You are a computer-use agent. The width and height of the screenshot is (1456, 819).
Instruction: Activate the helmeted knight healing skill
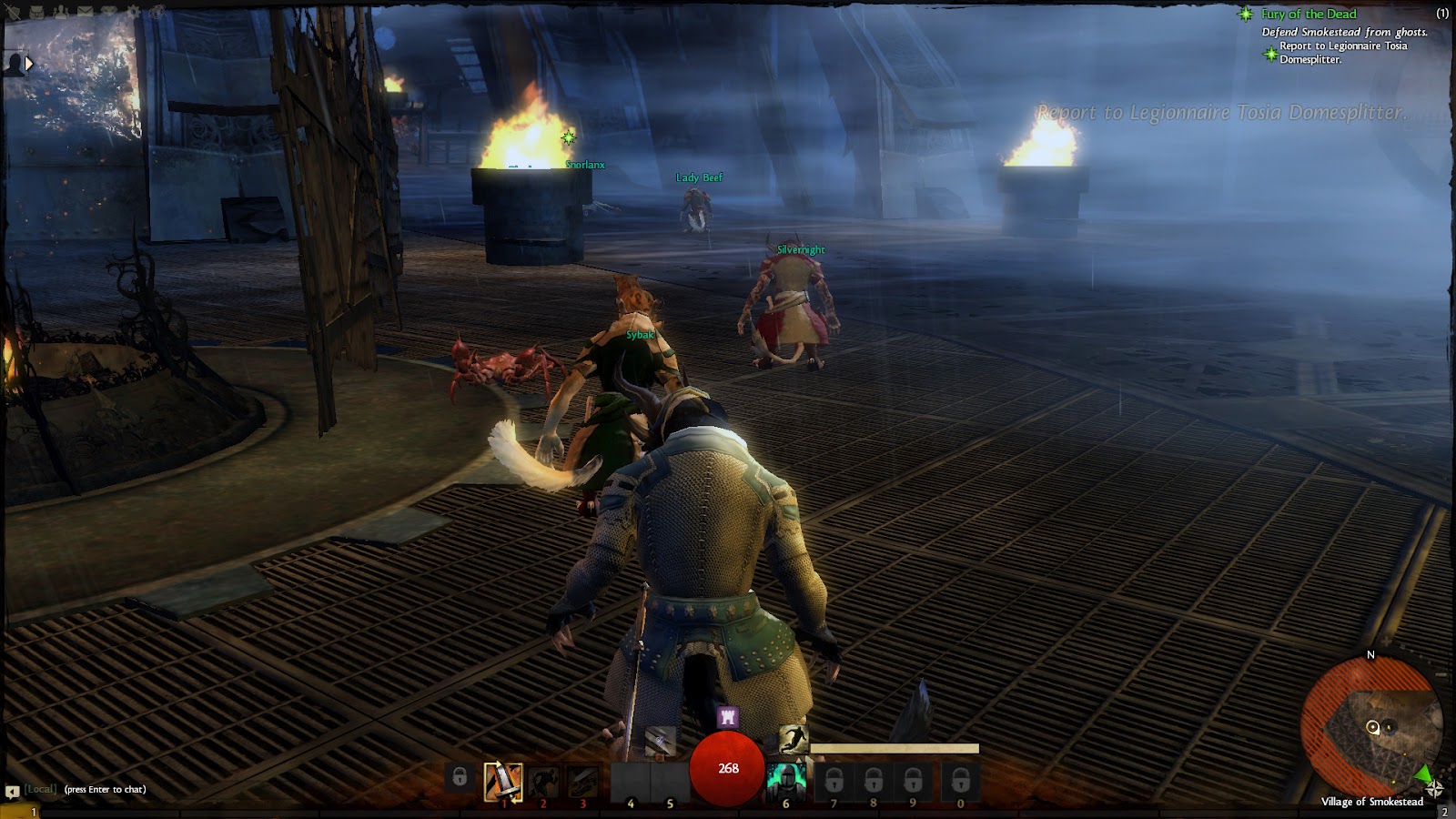pos(785,781)
